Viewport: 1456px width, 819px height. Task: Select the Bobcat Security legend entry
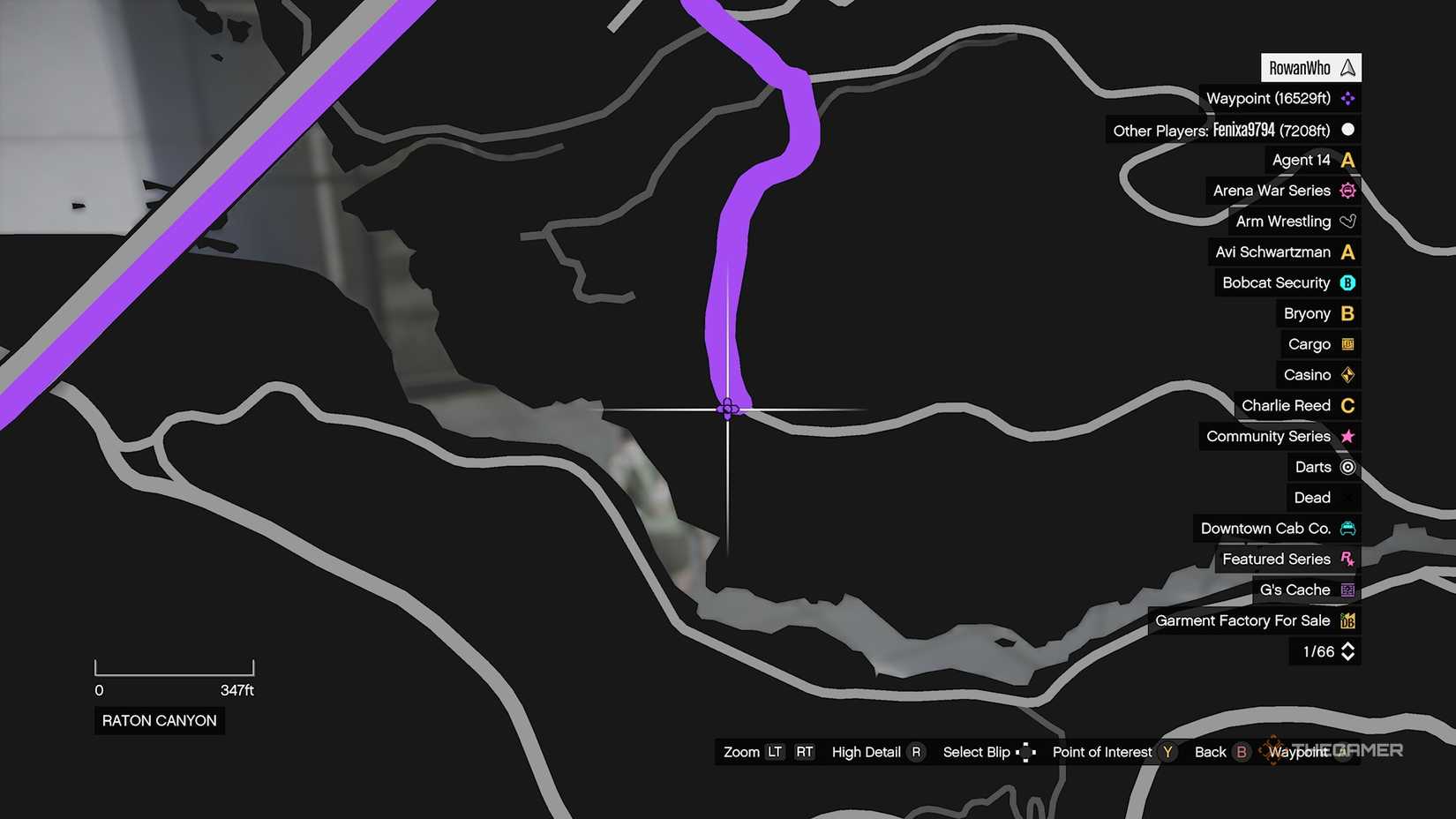(x=1275, y=282)
